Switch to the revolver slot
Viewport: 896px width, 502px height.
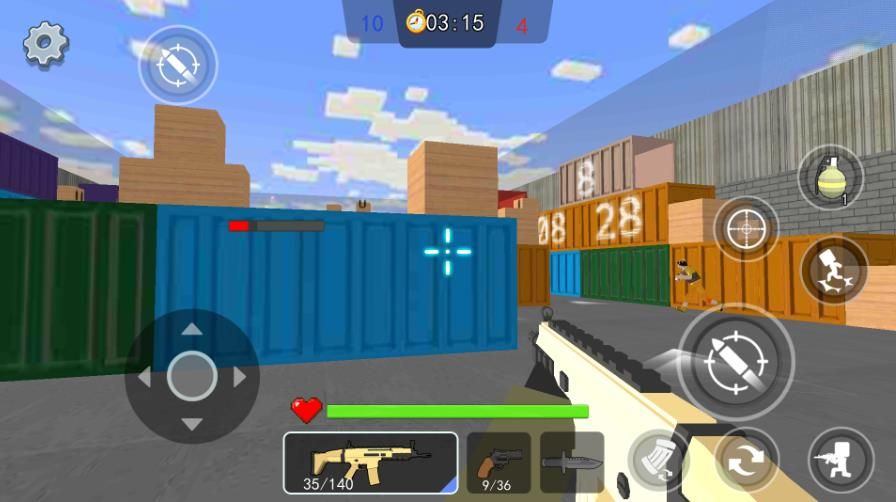tap(498, 463)
